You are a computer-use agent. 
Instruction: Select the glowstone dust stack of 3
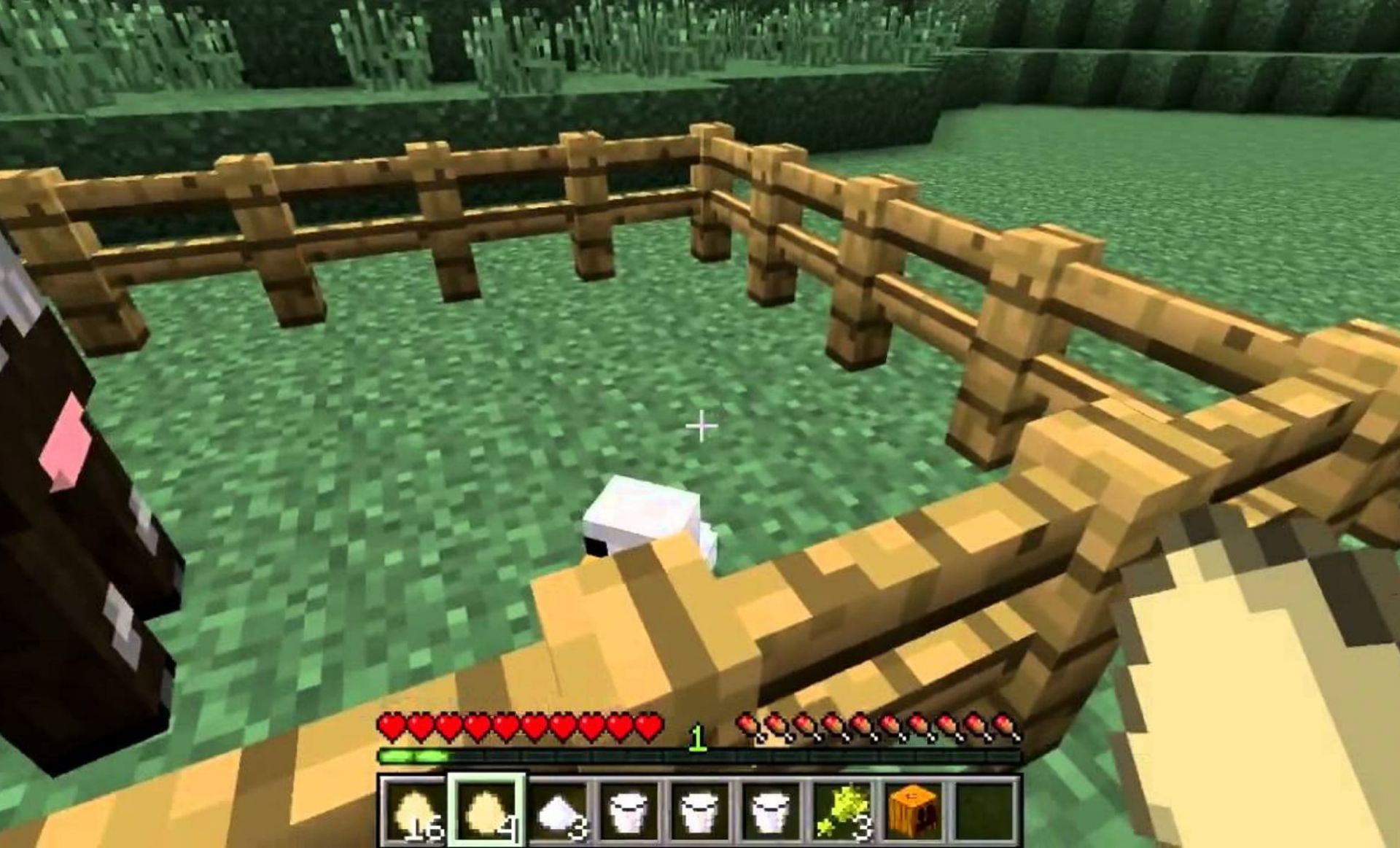click(x=845, y=812)
